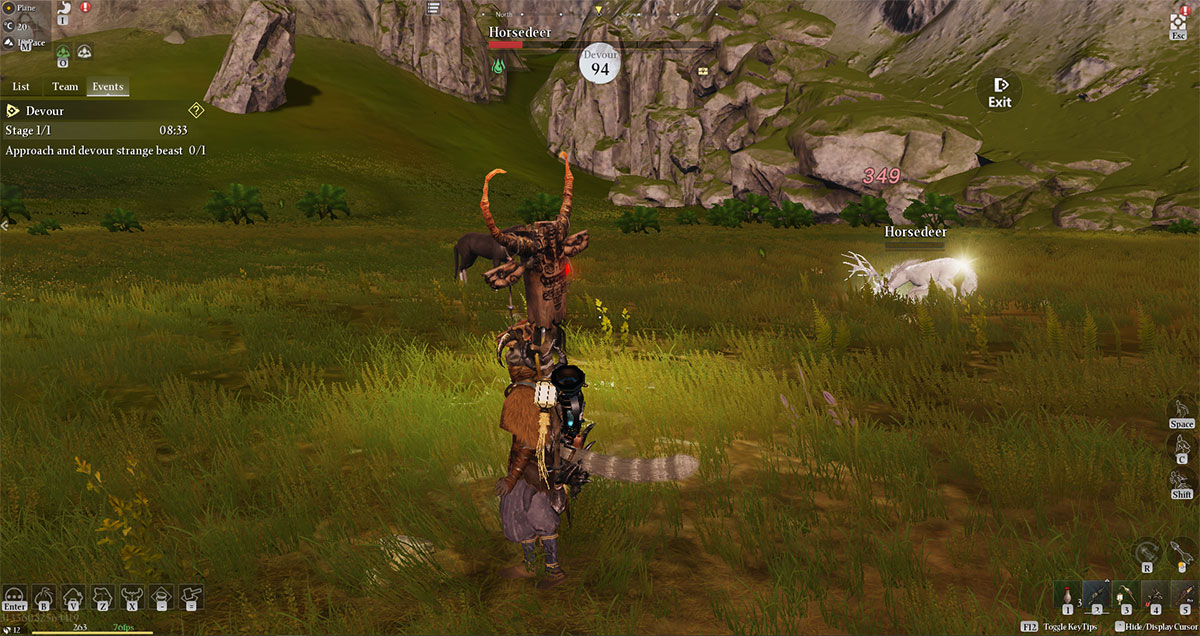The image size is (1200, 636).
Task: Exit the Devour event
Action: point(999,90)
